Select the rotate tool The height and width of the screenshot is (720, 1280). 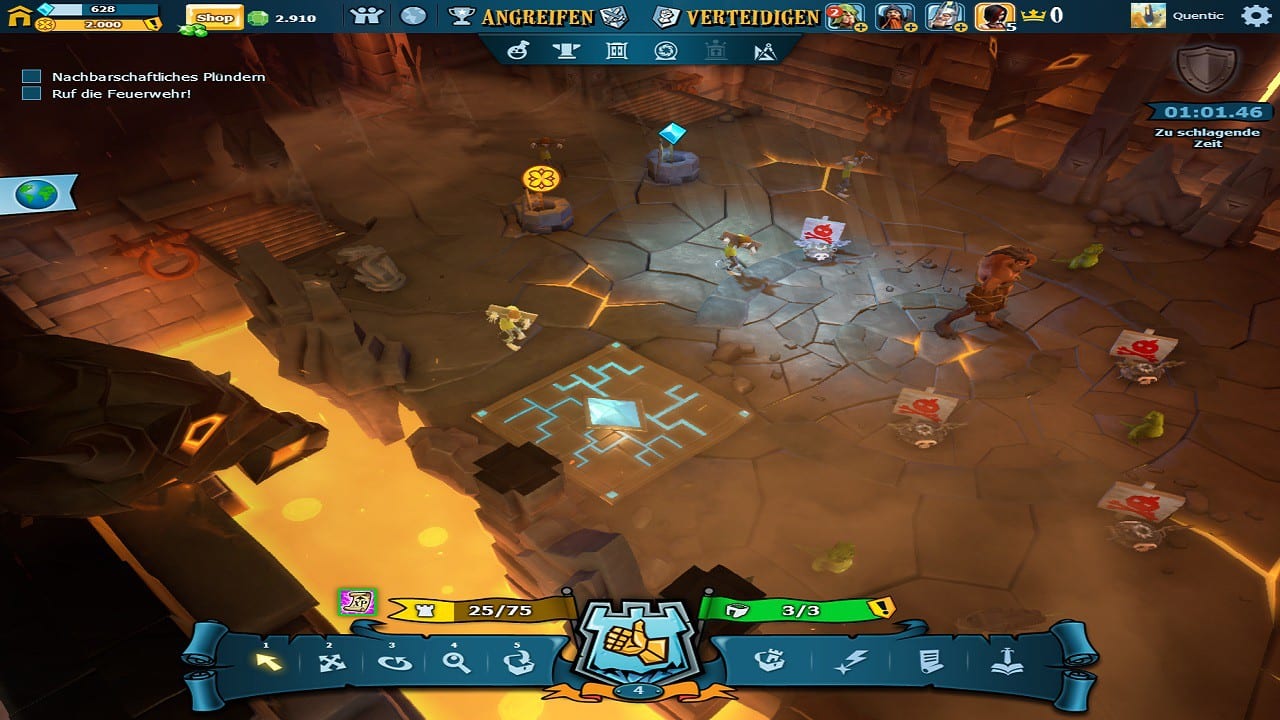pyautogui.click(x=394, y=662)
